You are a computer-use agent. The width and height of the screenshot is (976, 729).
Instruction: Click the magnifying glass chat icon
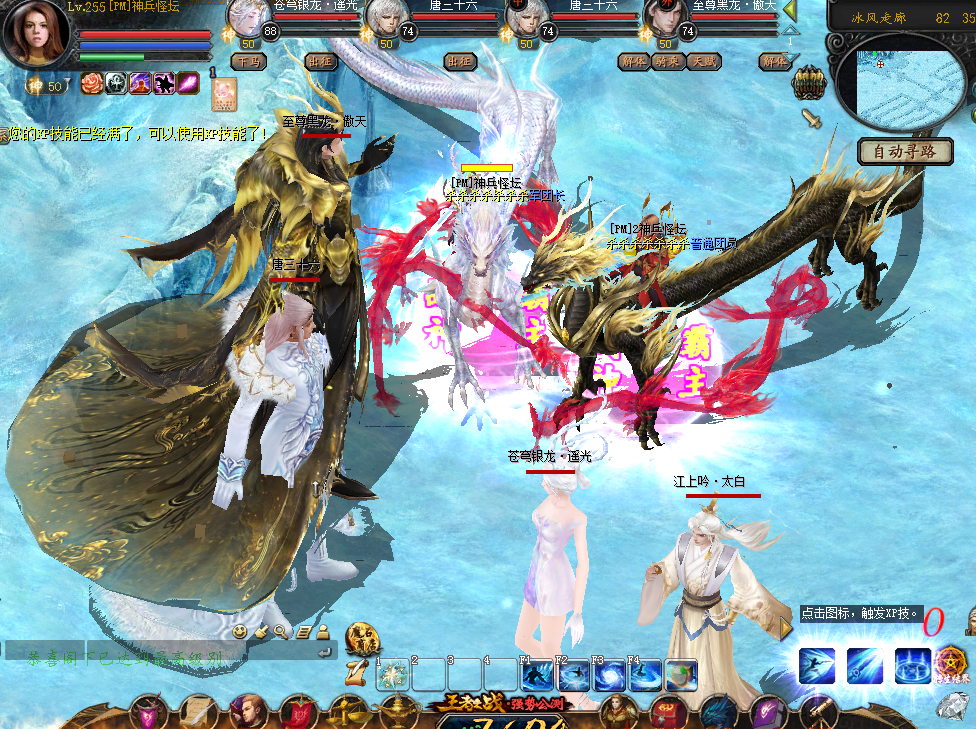pos(281,632)
